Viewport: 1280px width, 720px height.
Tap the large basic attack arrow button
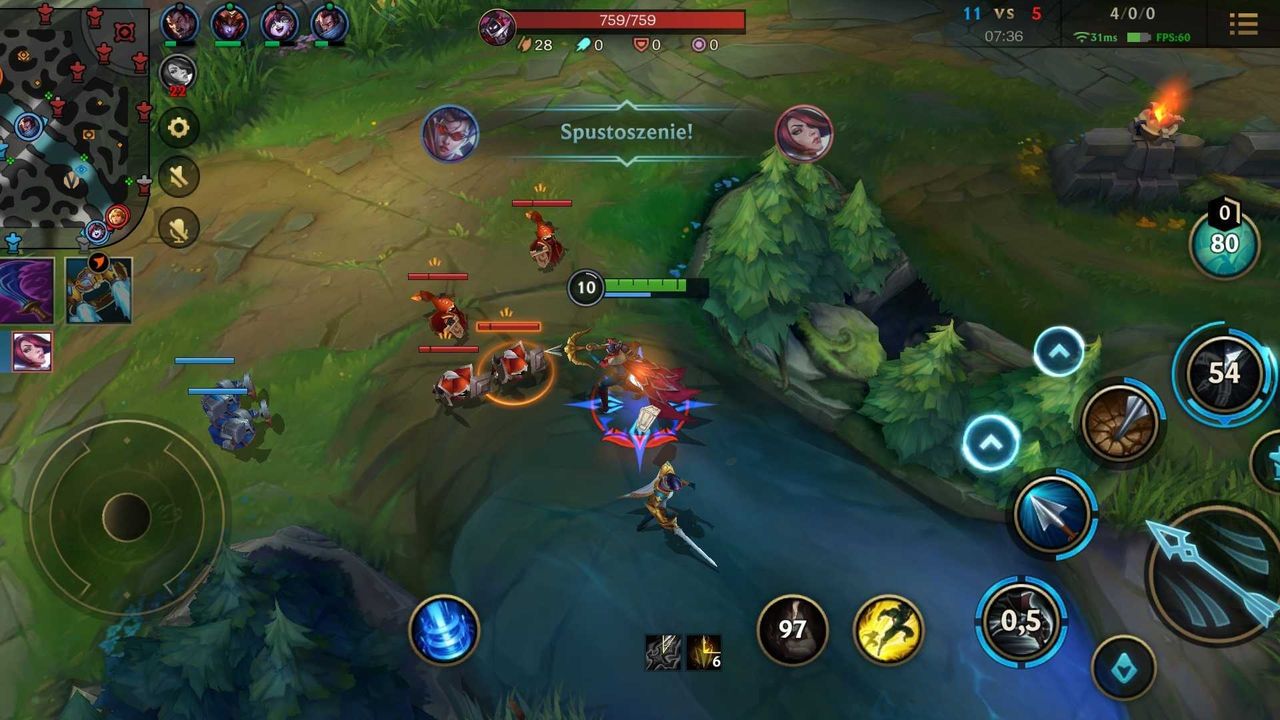pos(1215,573)
